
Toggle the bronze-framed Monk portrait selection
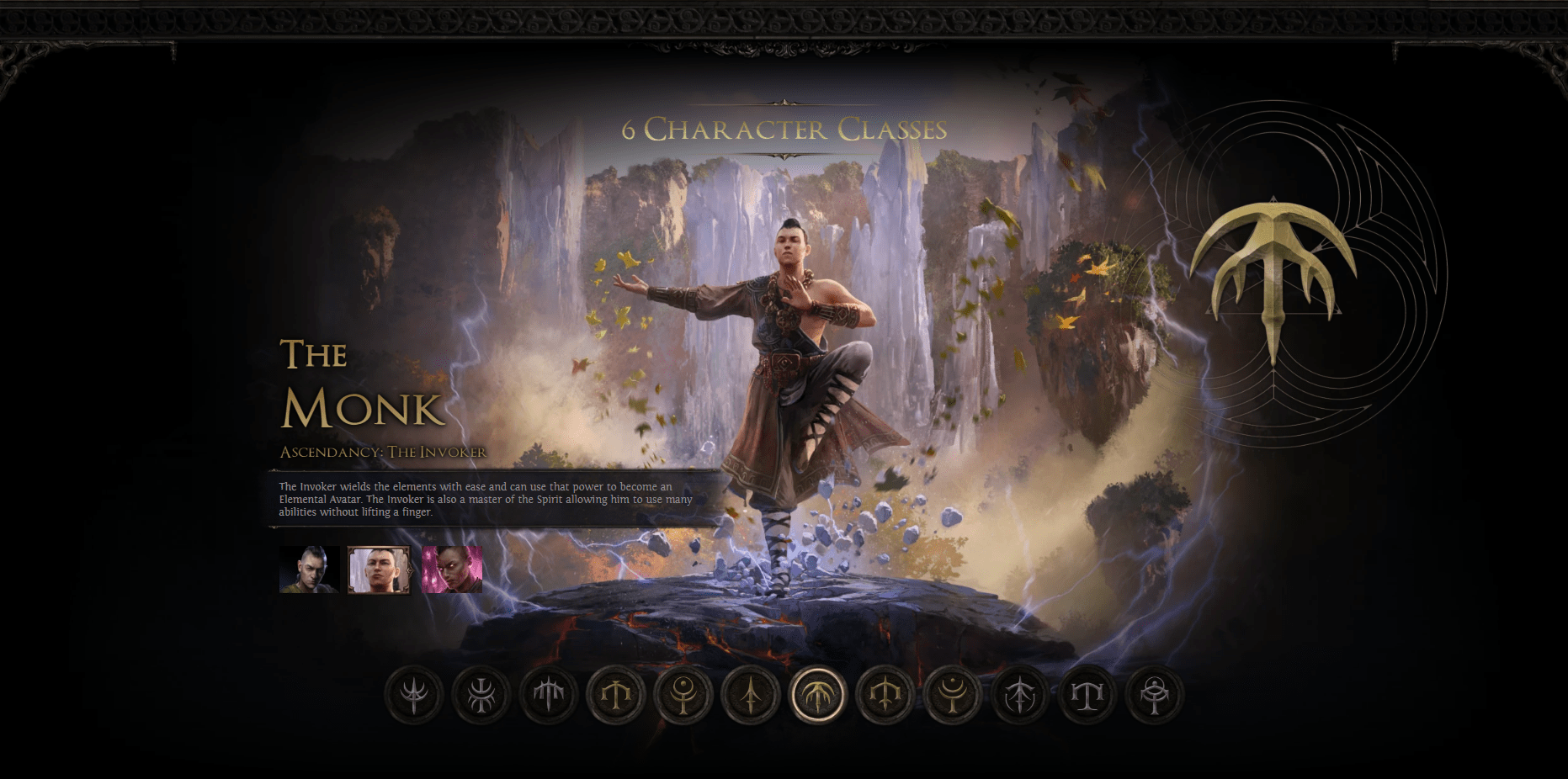380,569
